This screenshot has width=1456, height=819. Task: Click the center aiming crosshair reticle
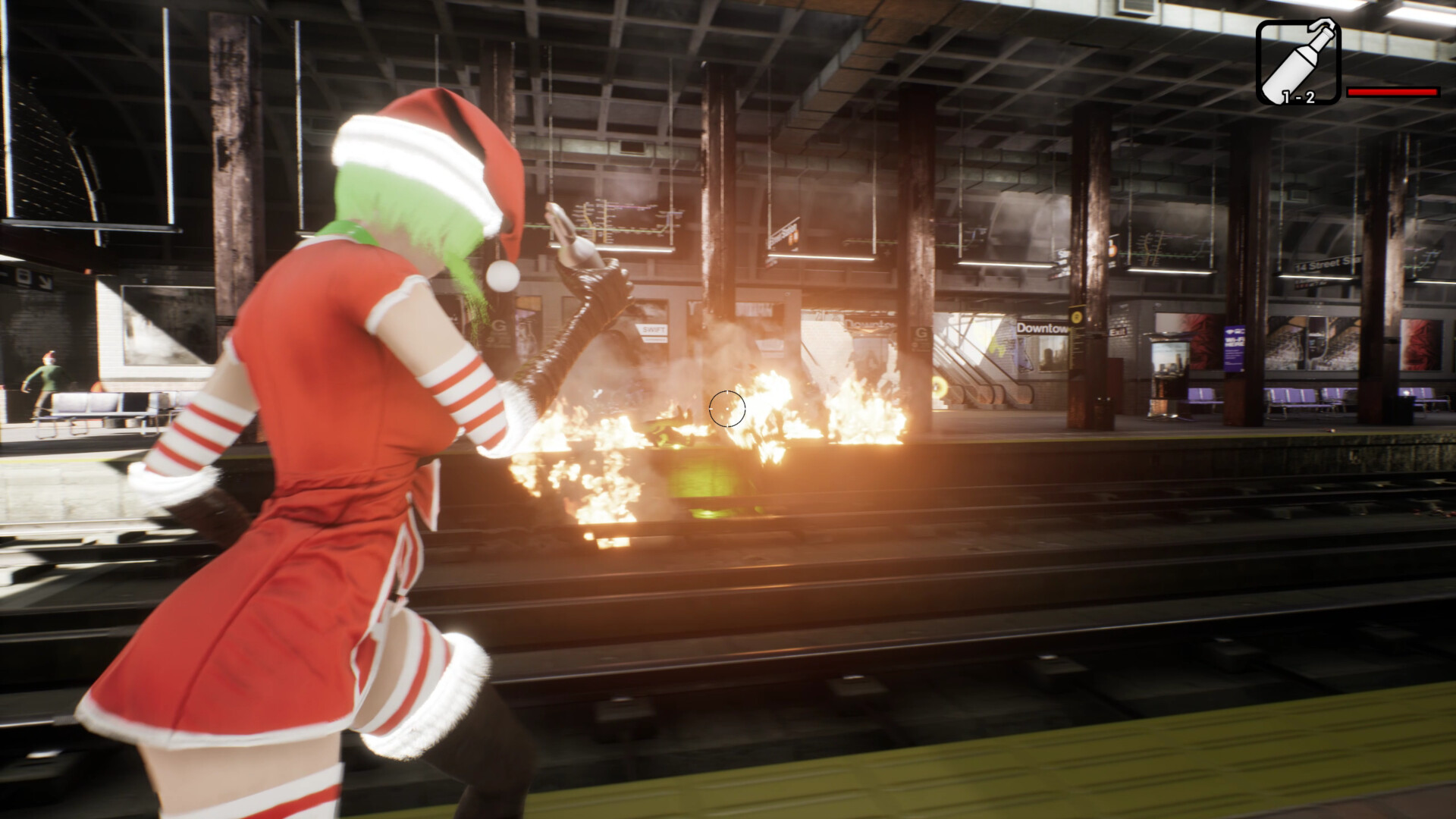click(x=729, y=407)
